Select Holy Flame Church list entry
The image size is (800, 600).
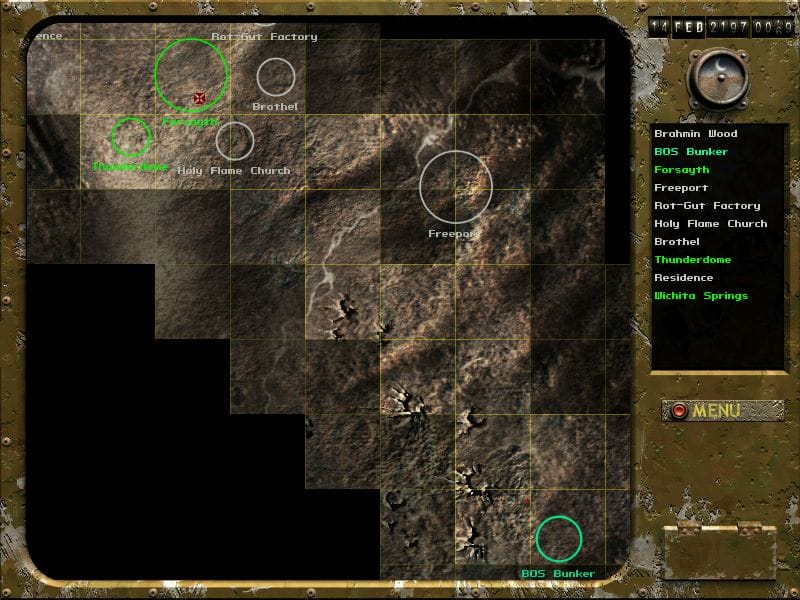coord(710,224)
